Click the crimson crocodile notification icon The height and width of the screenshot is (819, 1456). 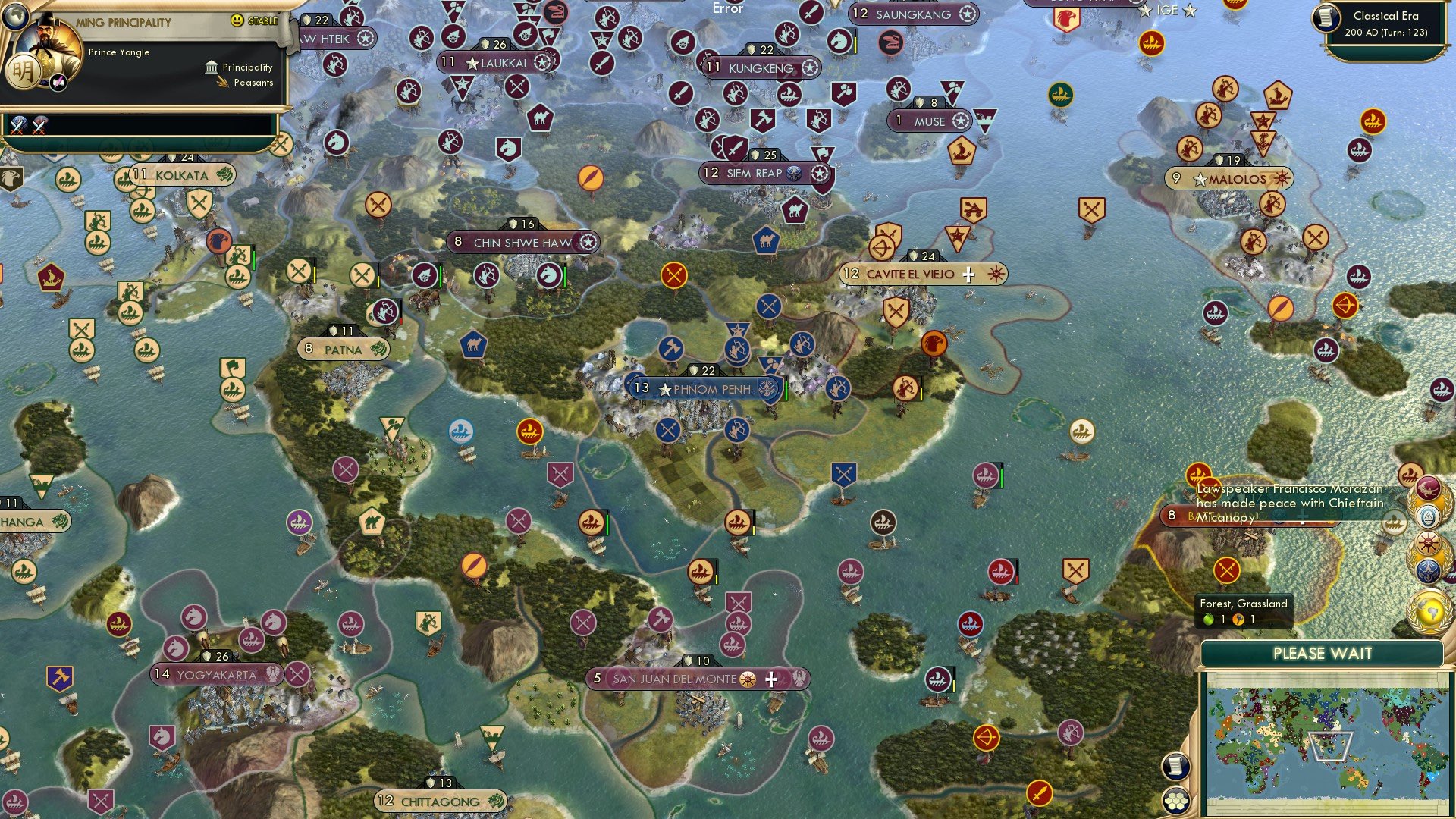(x=1429, y=488)
